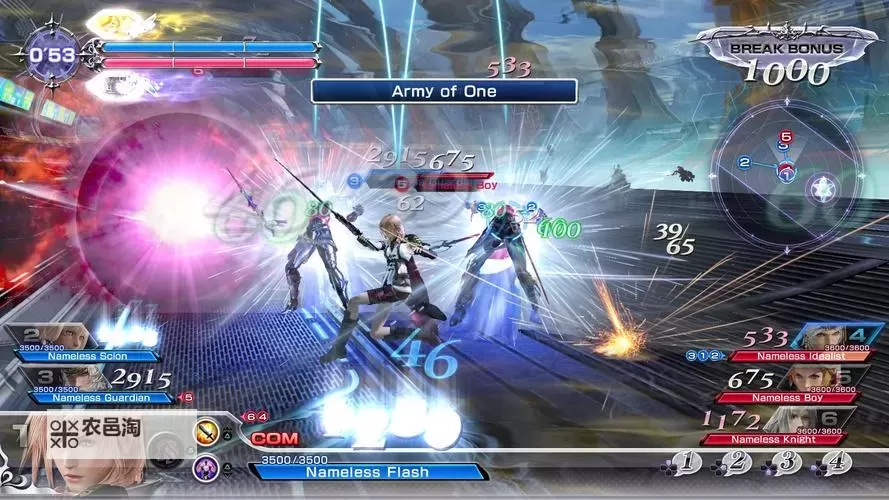Click the 农邑淘 watermark logo
Image resolution: width=889 pixels, height=500 pixels.
tap(97, 432)
